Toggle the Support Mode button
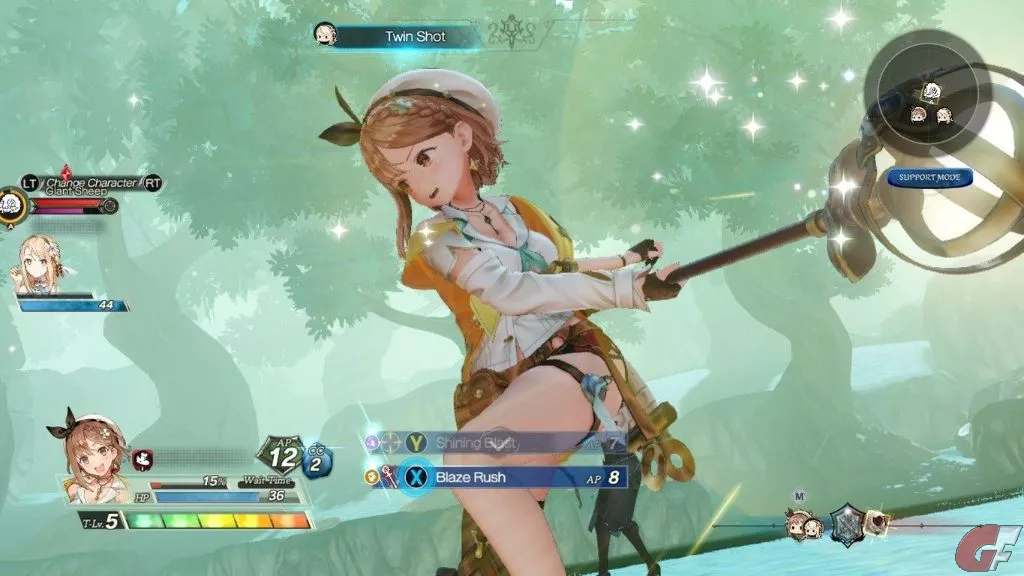The height and width of the screenshot is (576, 1024). 929,179
